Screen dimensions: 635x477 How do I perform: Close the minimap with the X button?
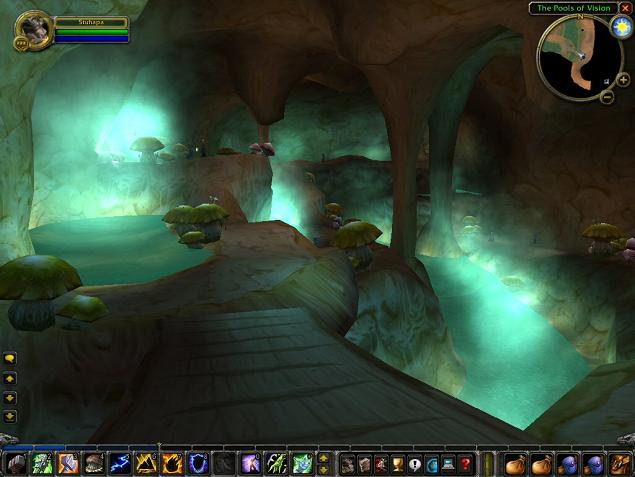626,8
